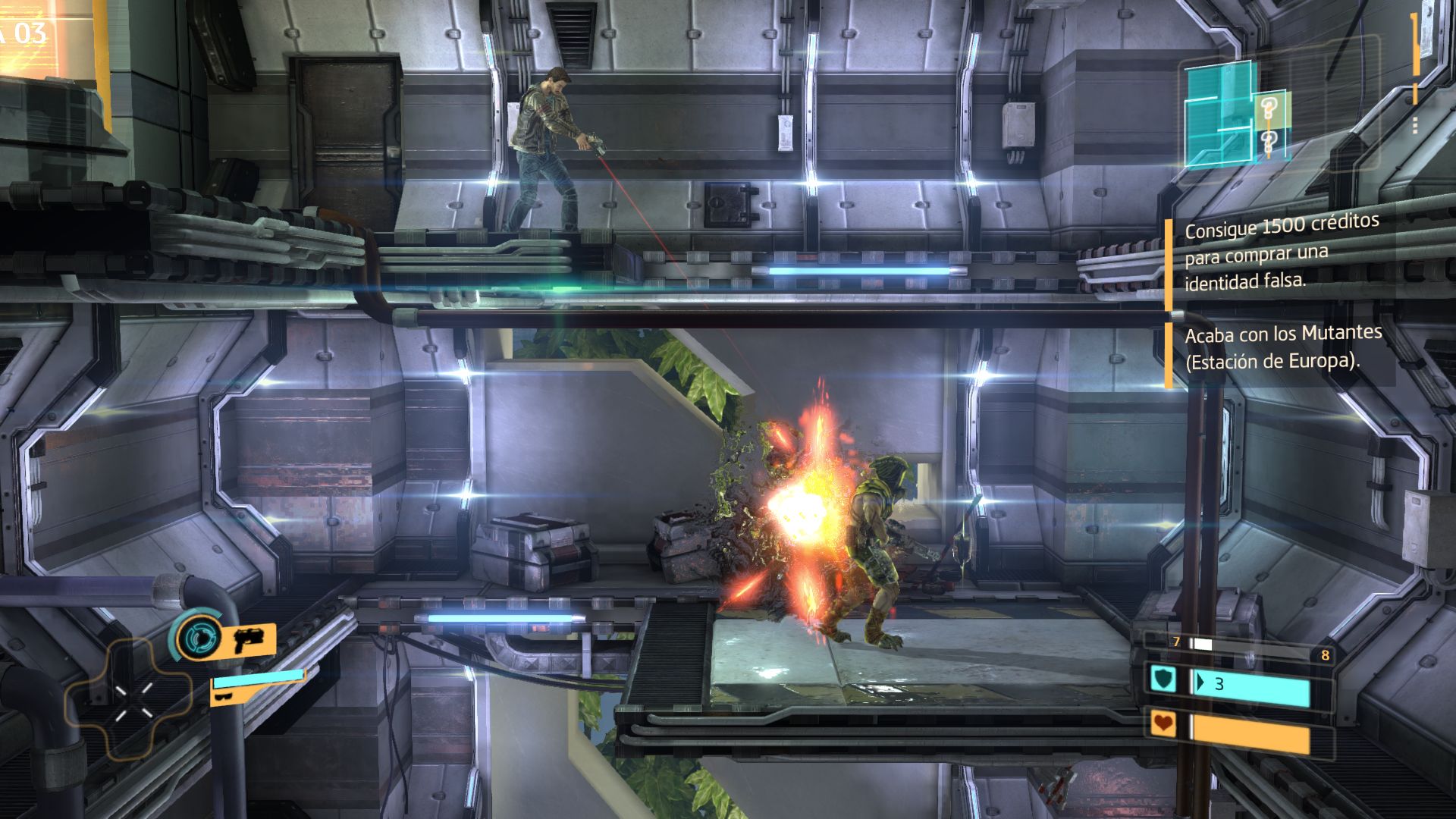Click the shield icon
Viewport: 1456px width, 819px height.
[x=1163, y=679]
